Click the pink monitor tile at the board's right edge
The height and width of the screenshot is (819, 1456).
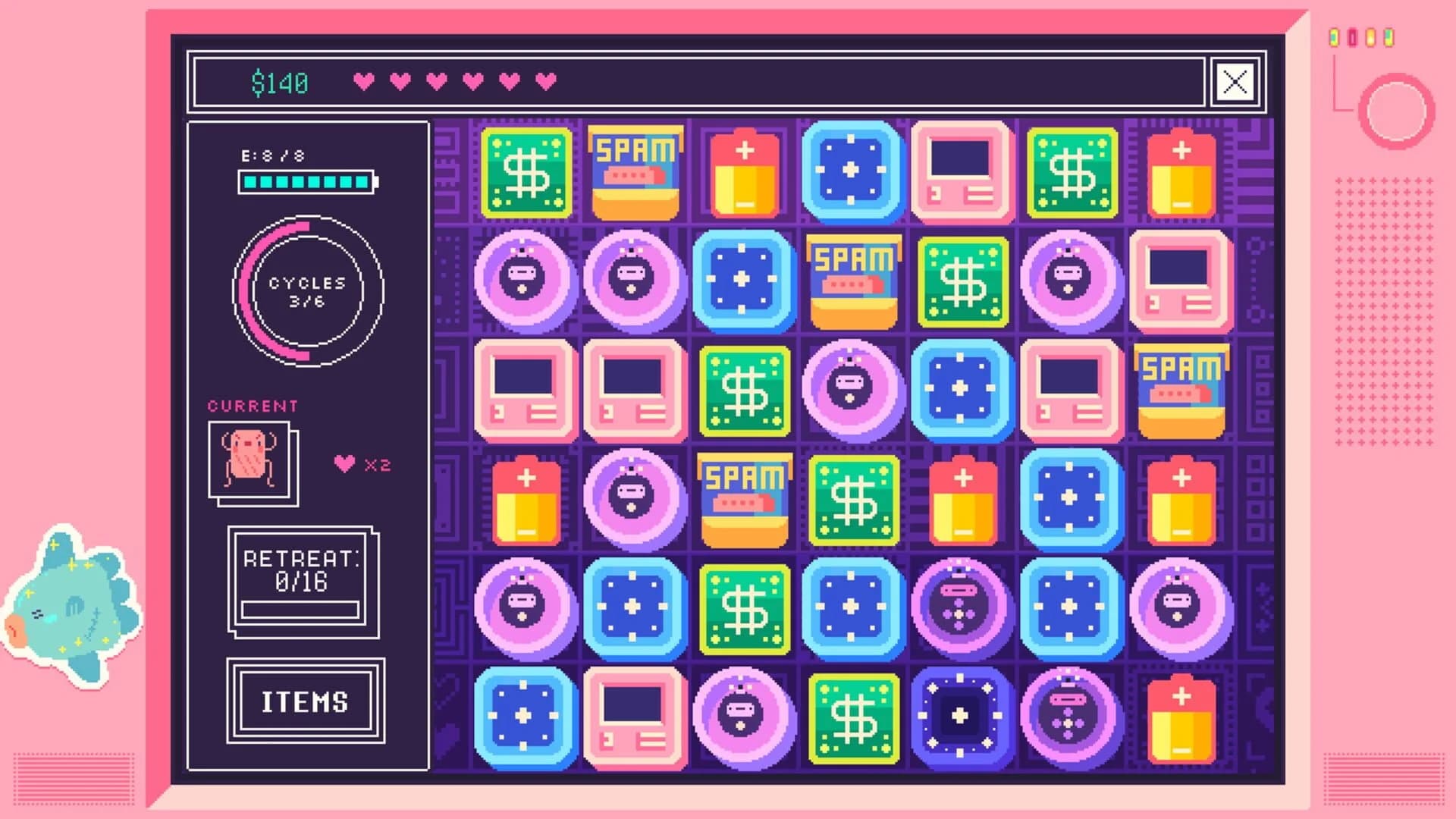click(1181, 281)
